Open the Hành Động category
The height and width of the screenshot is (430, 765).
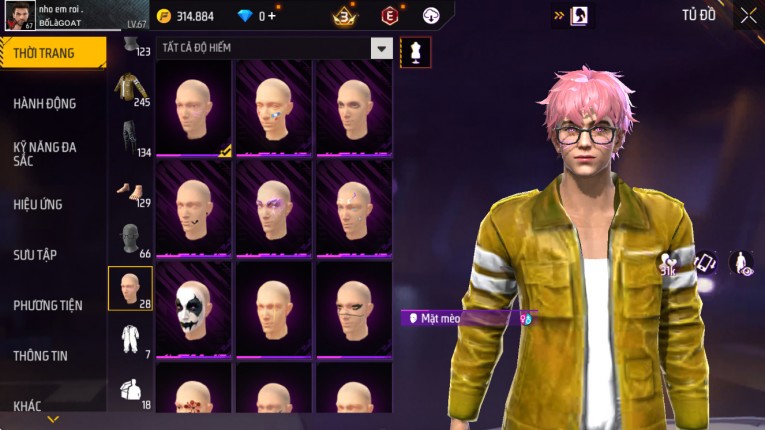tap(45, 103)
